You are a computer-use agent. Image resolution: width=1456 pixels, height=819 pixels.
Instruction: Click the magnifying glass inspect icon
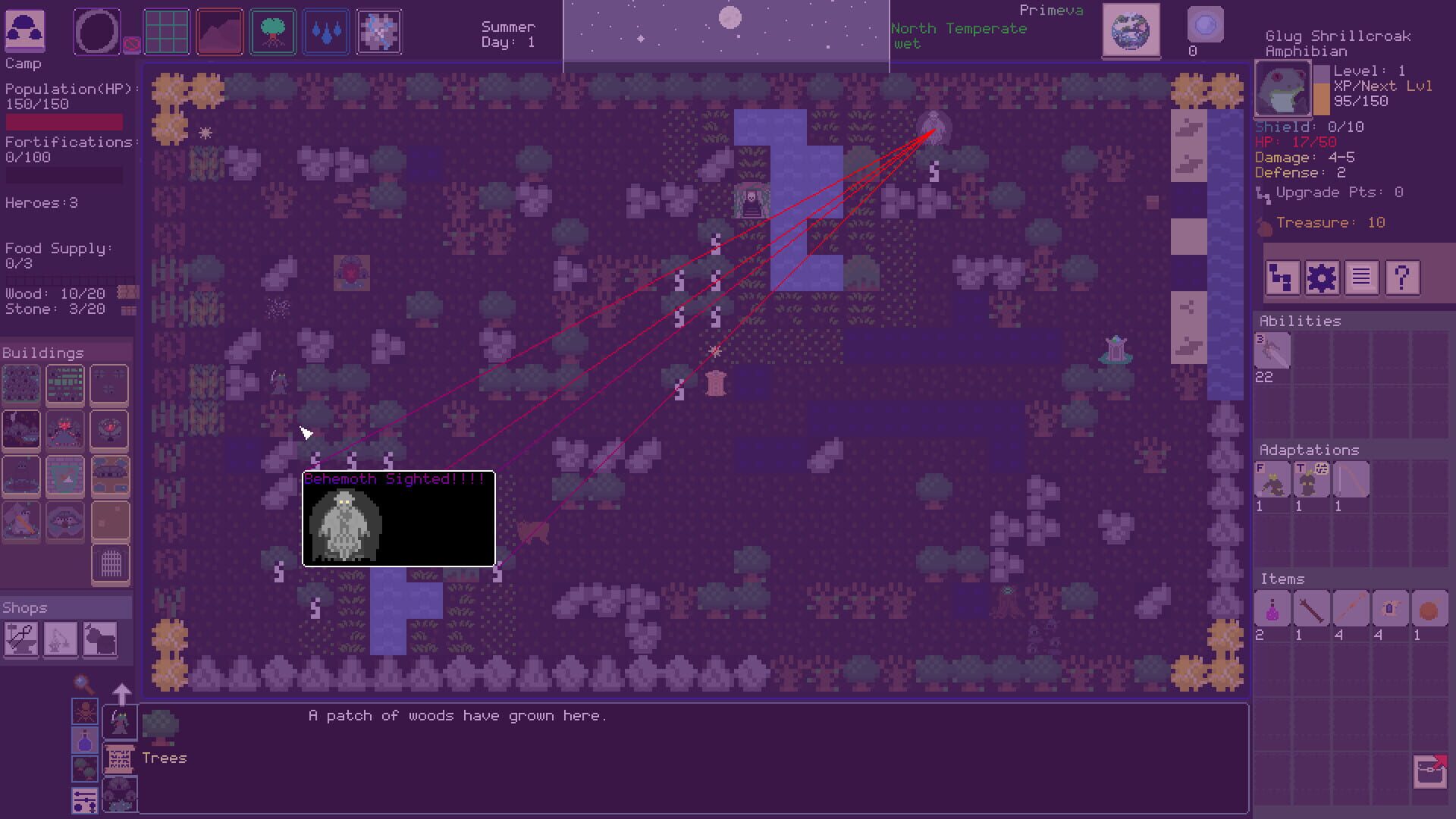82,685
